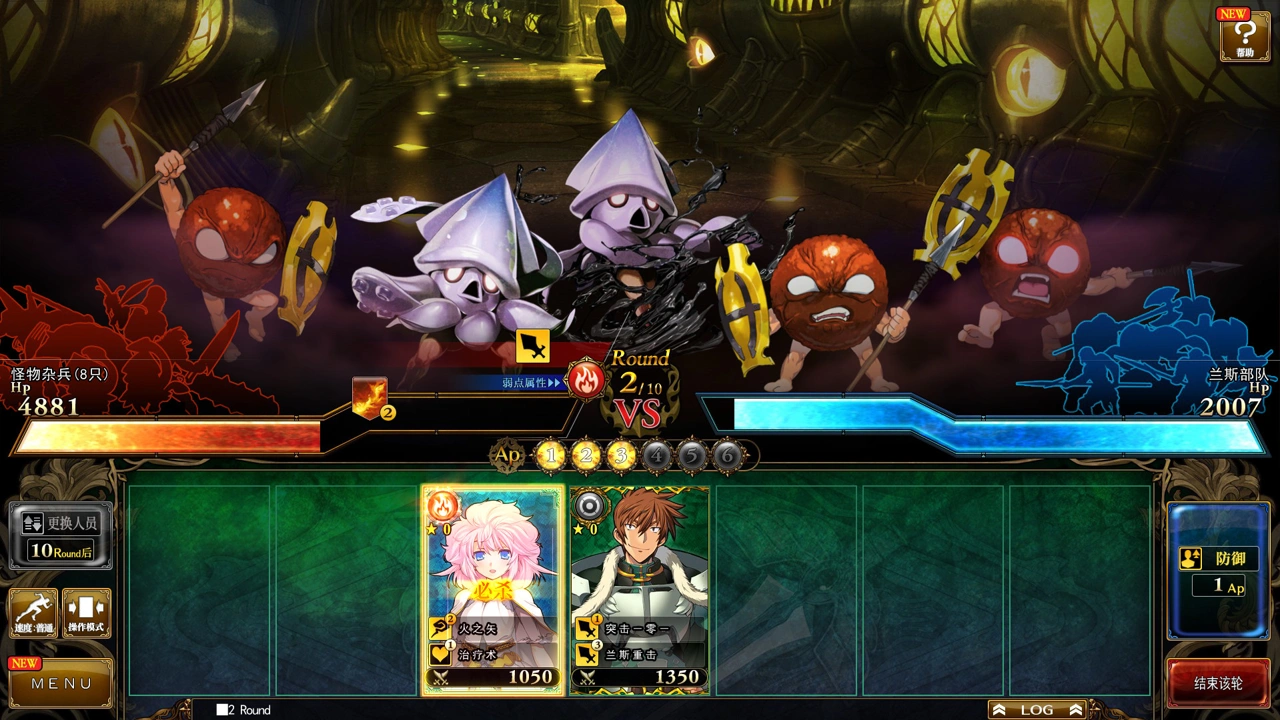Toggle the battle speed (速度) button
The height and width of the screenshot is (720, 1280).
33,613
